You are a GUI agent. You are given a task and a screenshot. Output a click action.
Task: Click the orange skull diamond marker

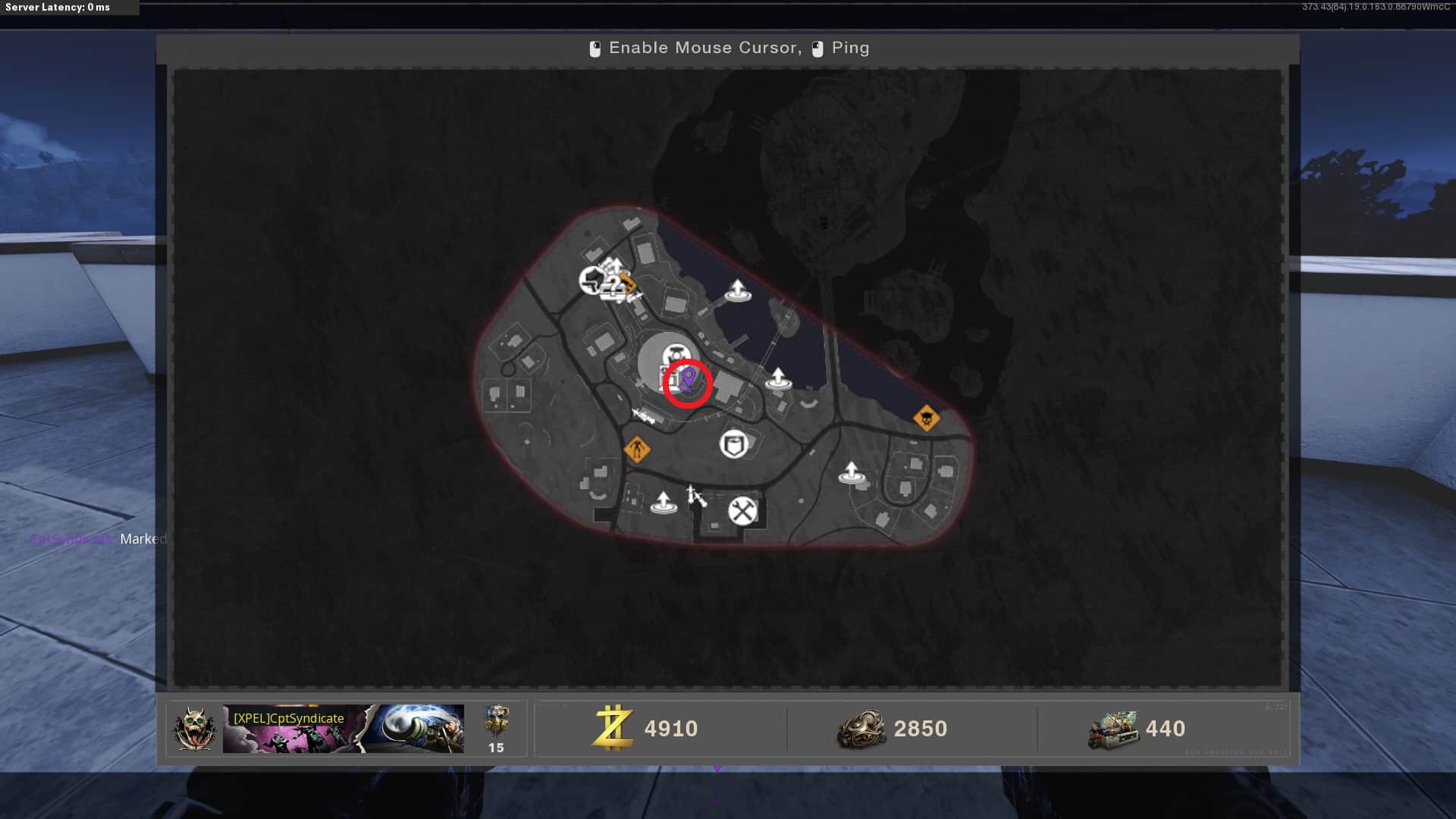[926, 418]
